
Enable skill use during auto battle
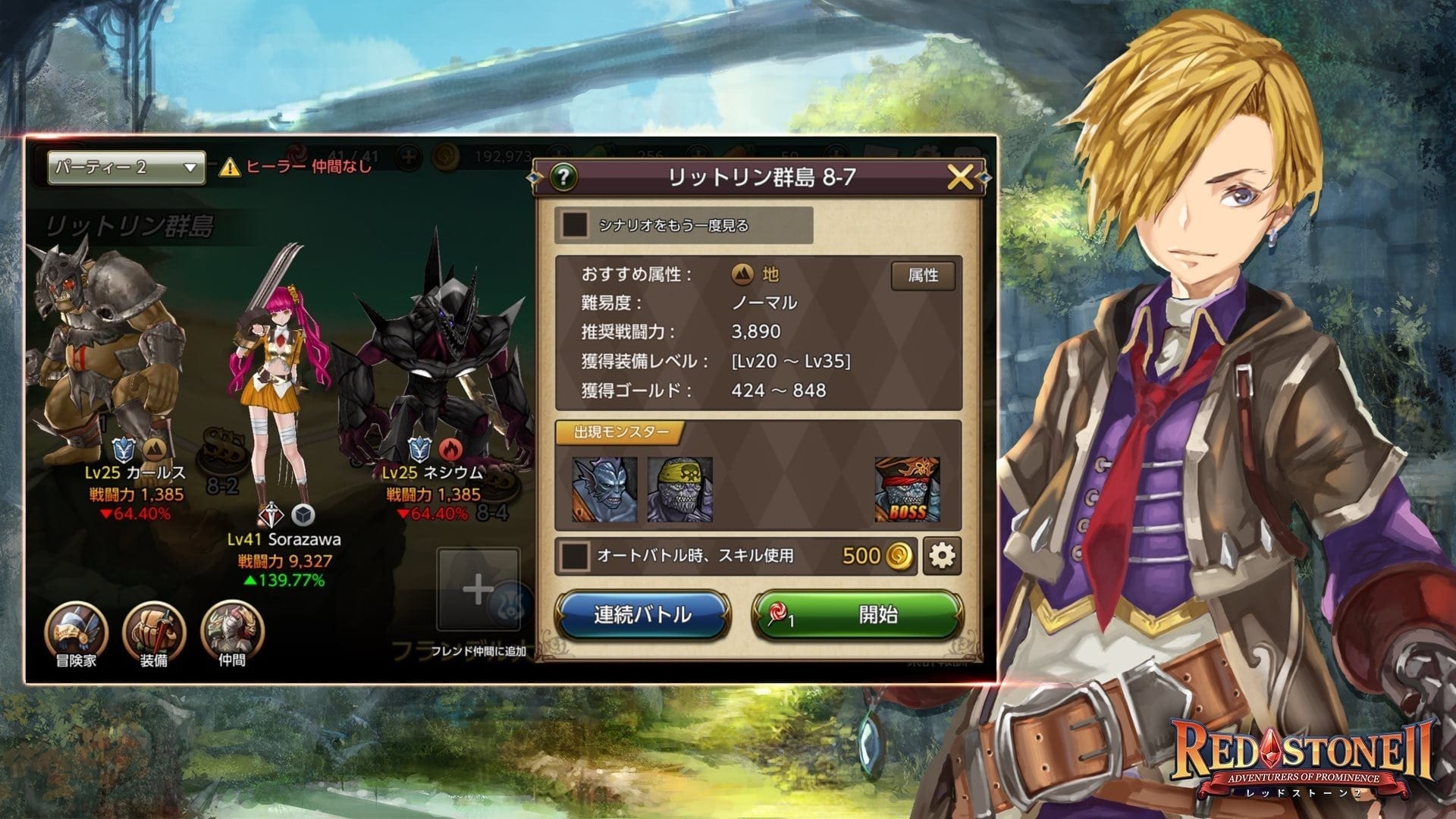[575, 556]
